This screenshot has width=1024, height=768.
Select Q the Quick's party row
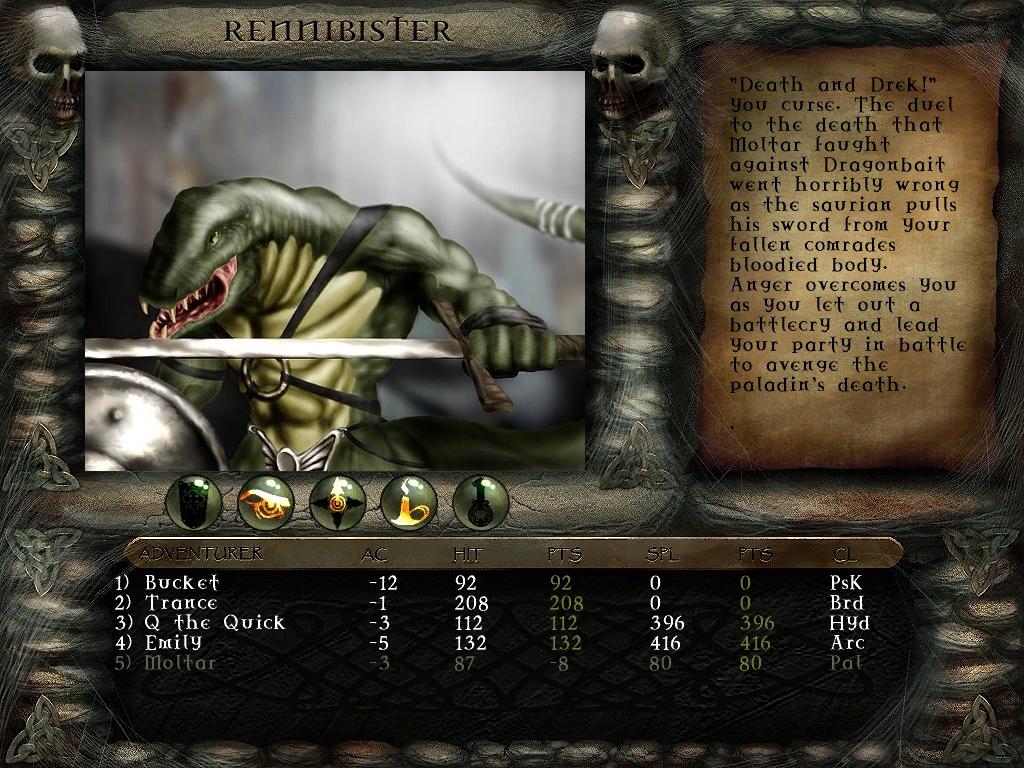214,622
